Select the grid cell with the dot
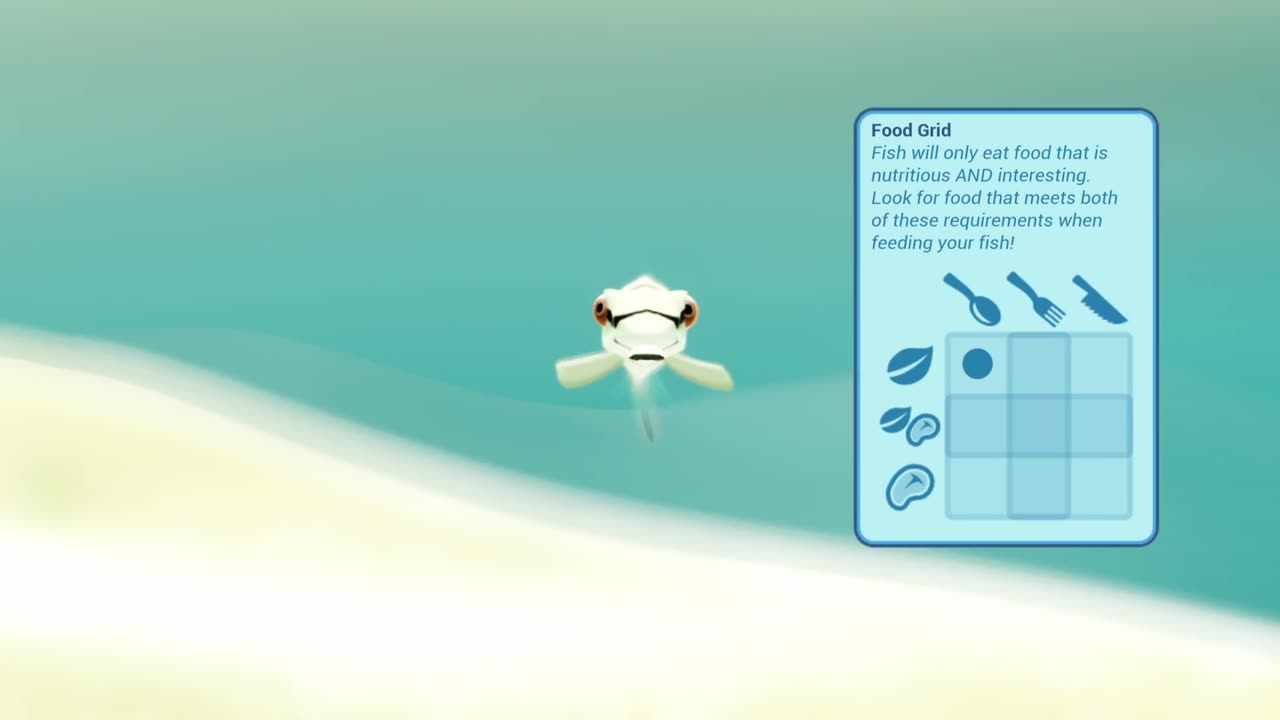The width and height of the screenshot is (1280, 720). click(977, 364)
